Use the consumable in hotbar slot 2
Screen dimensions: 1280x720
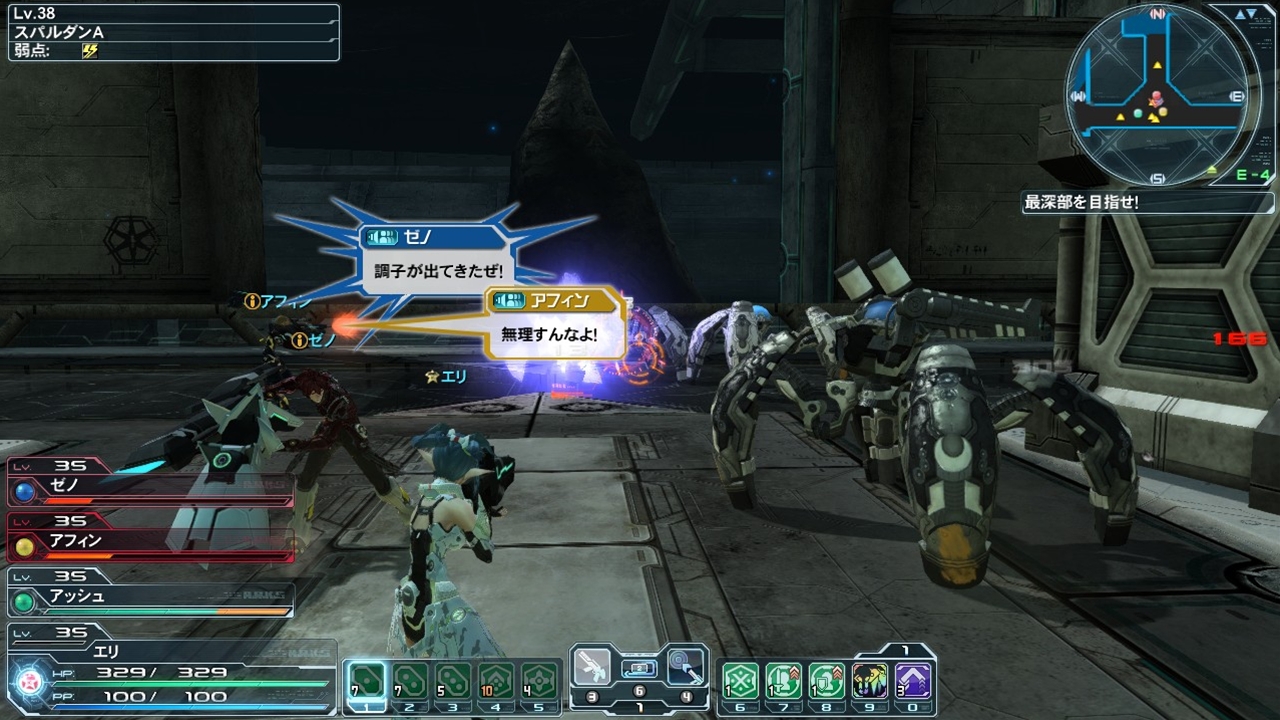pyautogui.click(x=409, y=681)
